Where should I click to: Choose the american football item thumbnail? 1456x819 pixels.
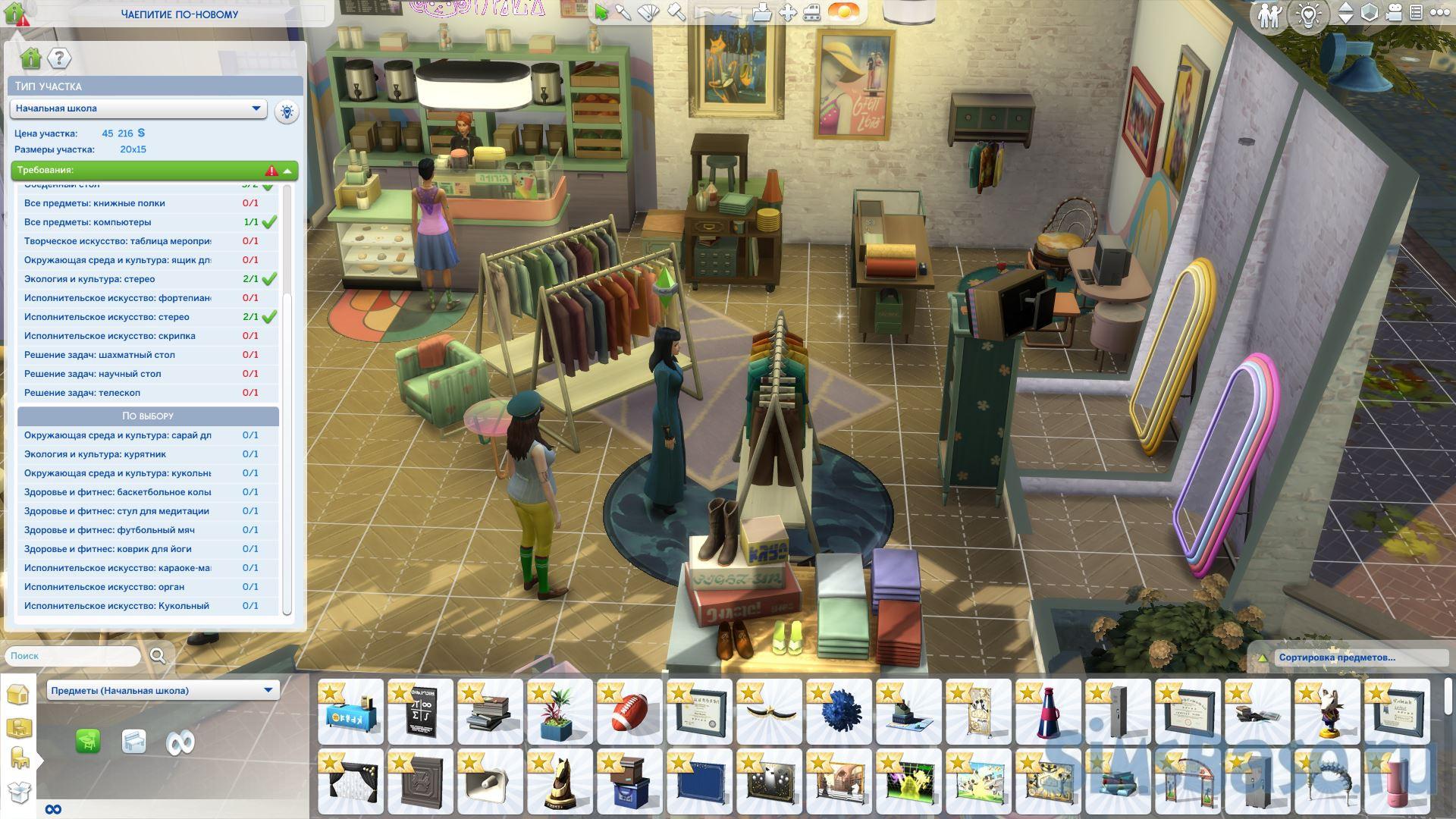click(x=629, y=712)
